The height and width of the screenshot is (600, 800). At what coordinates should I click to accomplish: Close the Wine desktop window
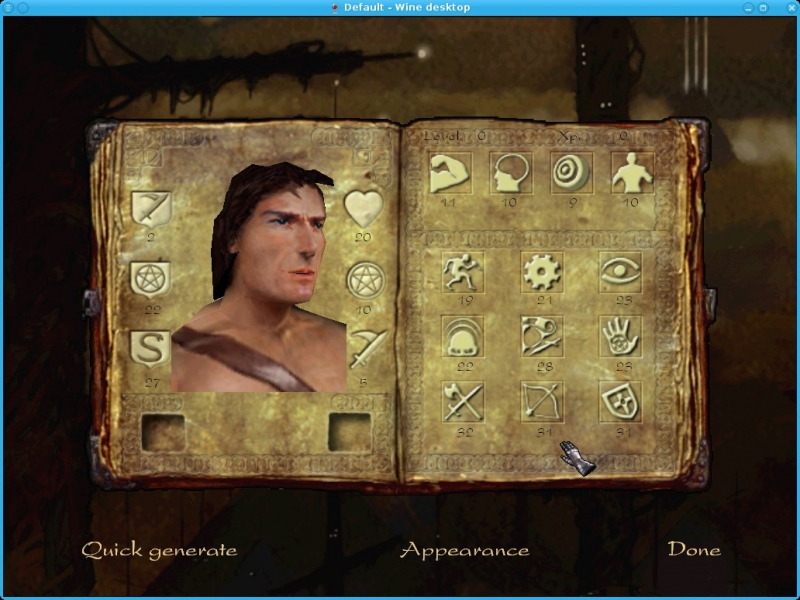coord(789,7)
